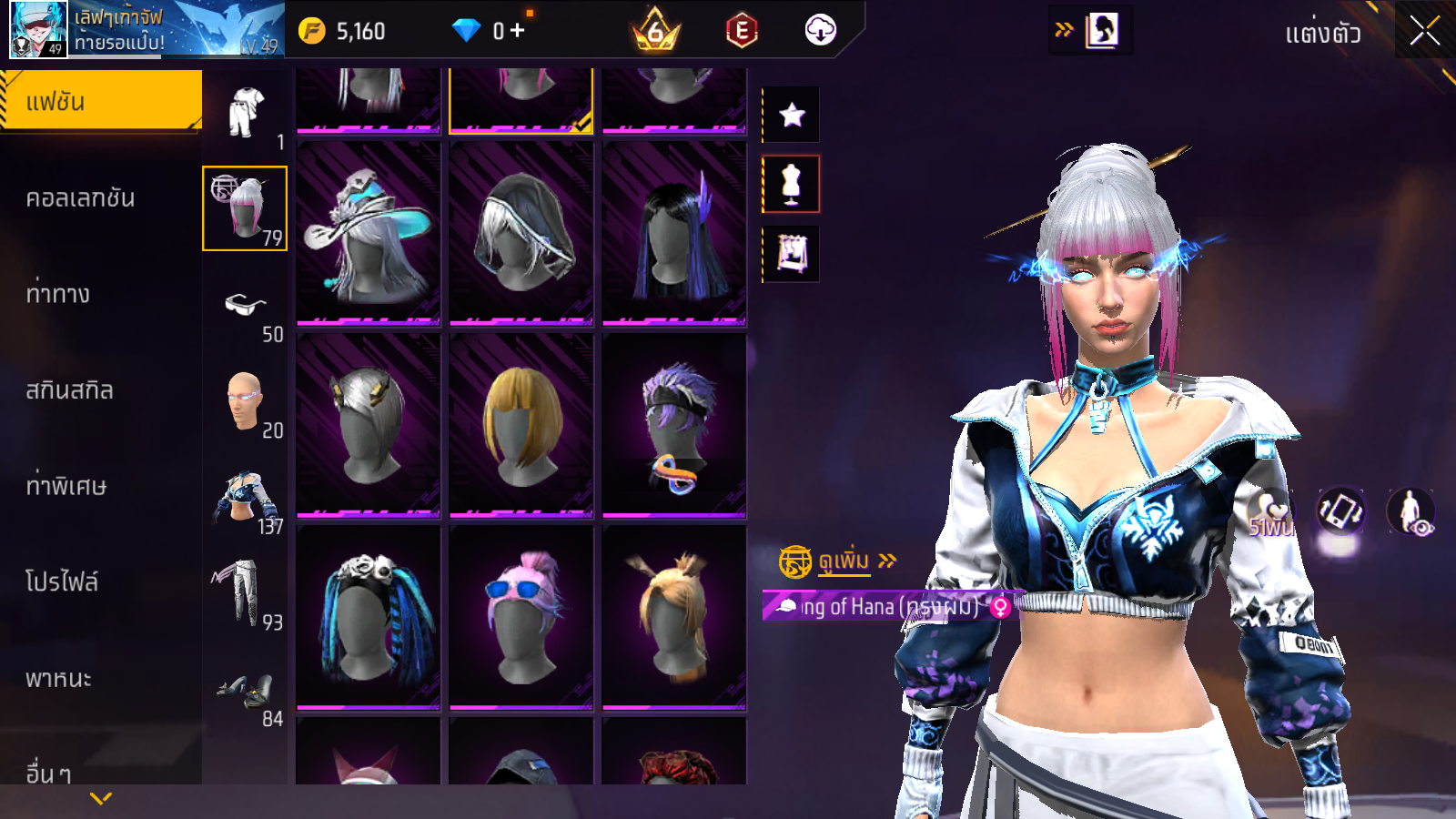
Task: Pick the blue dreadlocks hairstyle
Action: click(369, 616)
